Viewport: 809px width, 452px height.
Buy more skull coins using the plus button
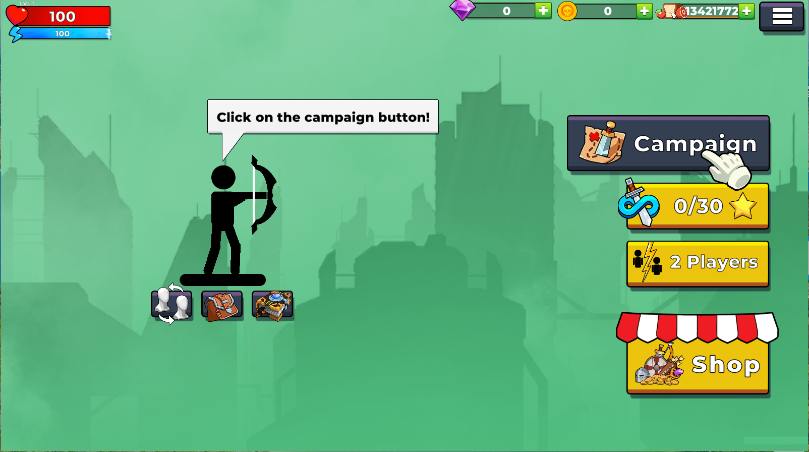644,11
